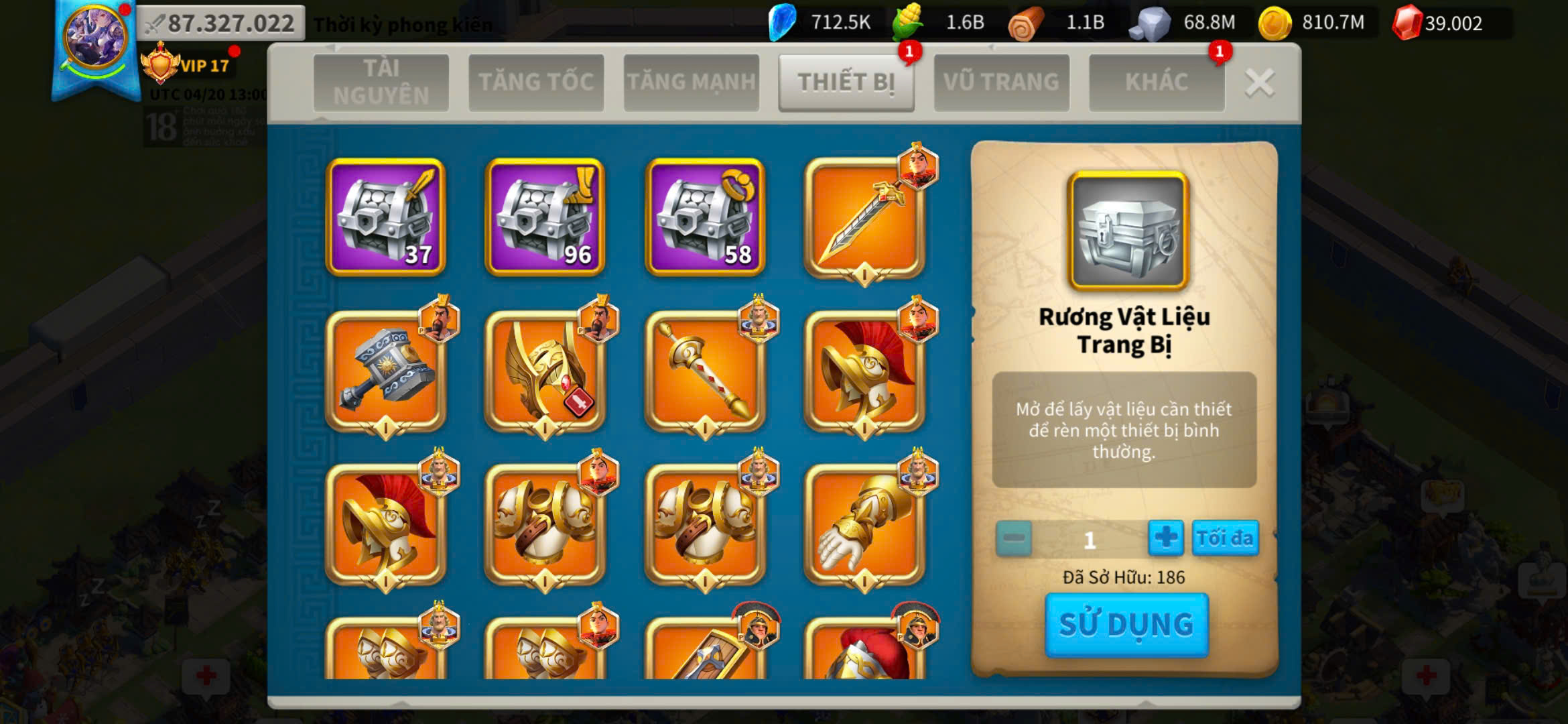1568x724 pixels.
Task: Close the inventory window
Action: pyautogui.click(x=1259, y=83)
